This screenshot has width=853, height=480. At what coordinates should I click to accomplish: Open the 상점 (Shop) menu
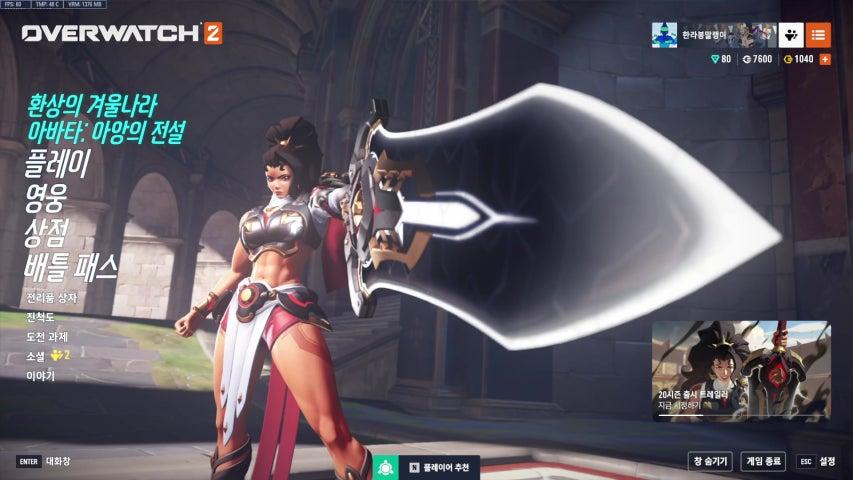(x=50, y=232)
